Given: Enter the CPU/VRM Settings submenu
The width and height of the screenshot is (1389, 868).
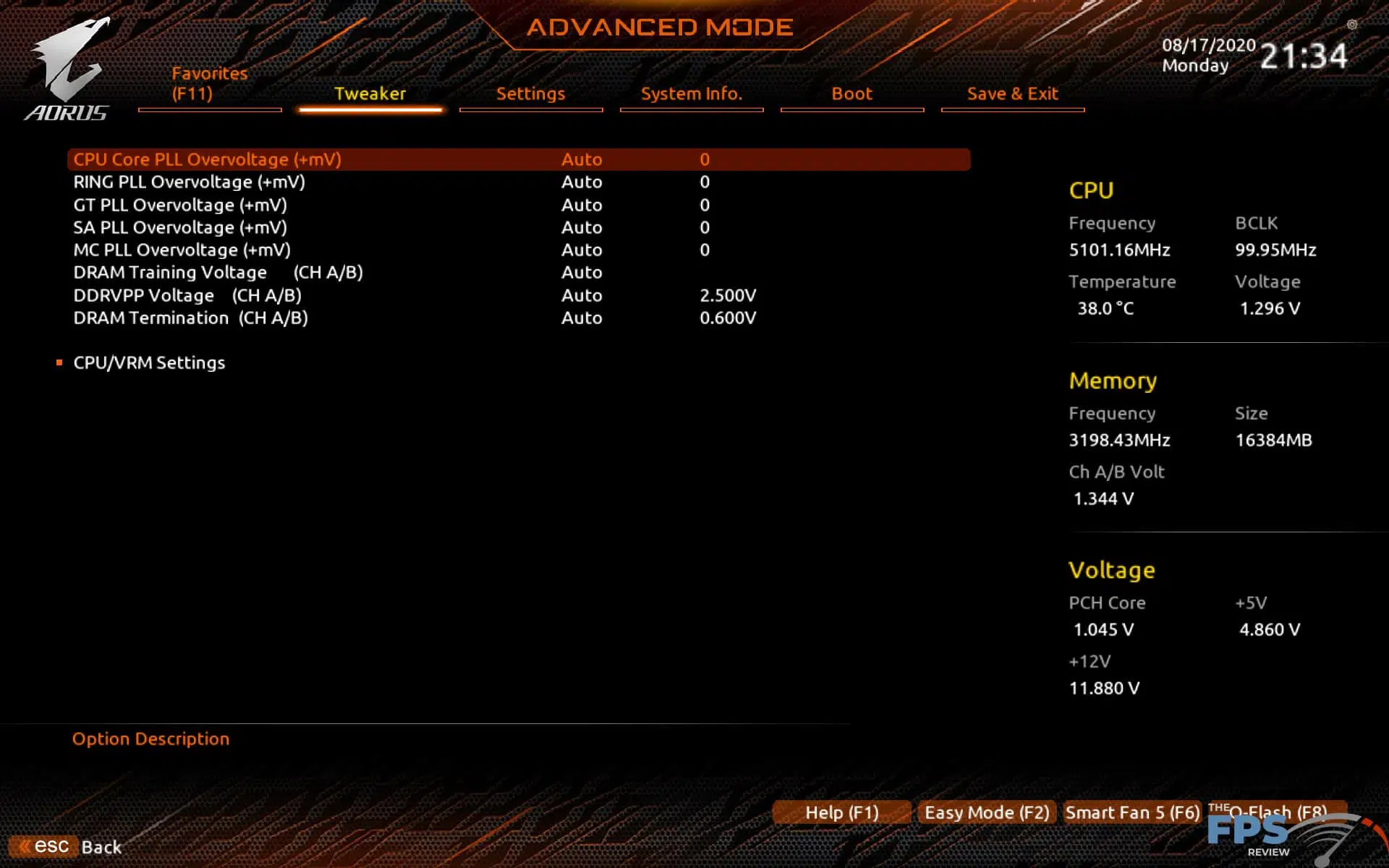Looking at the screenshot, I should (149, 362).
